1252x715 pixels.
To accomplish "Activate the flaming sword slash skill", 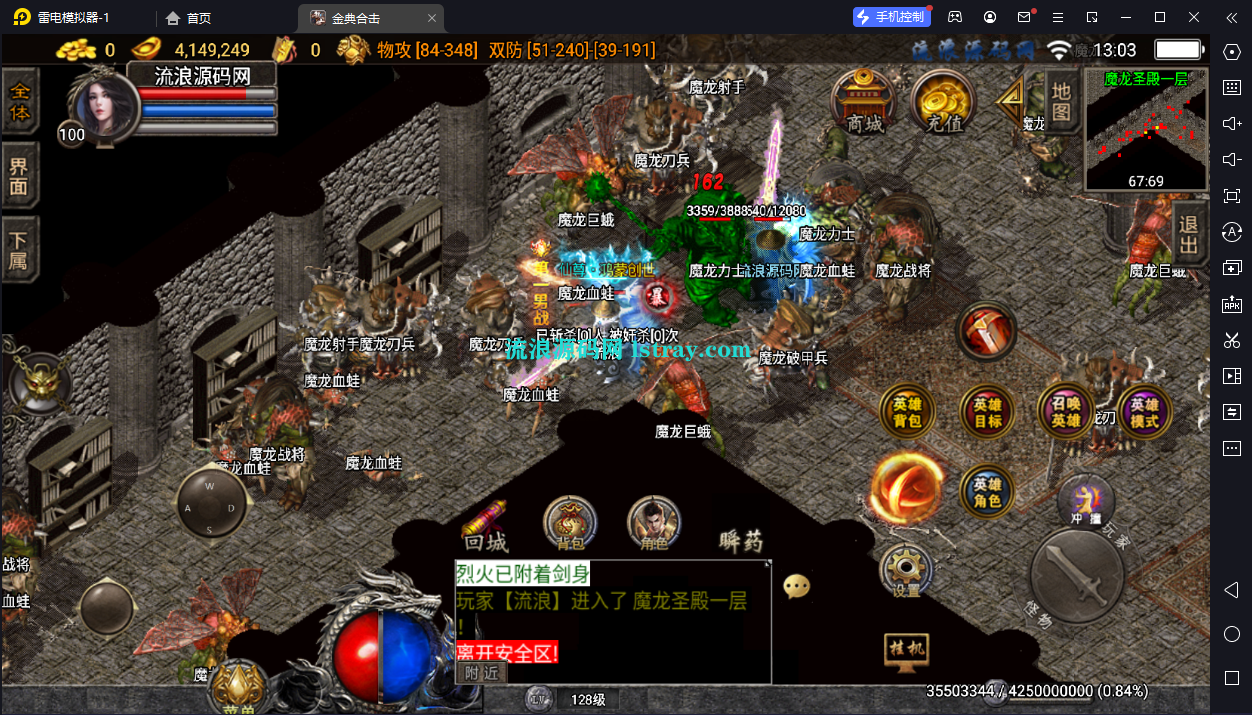I will tap(987, 332).
